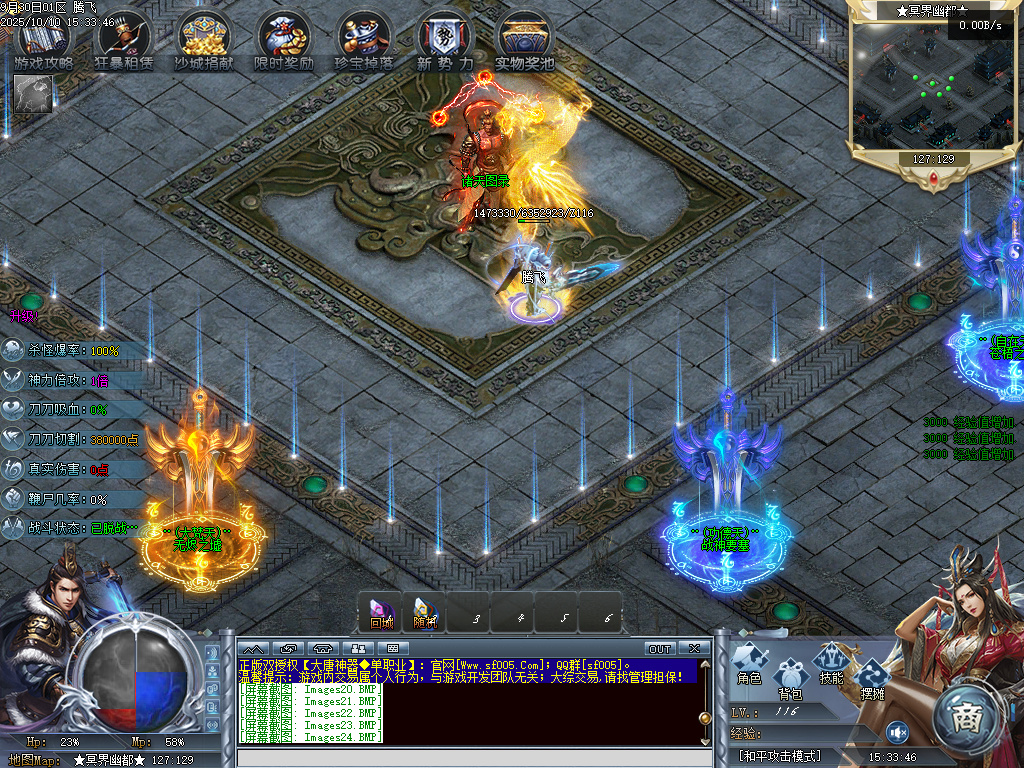1024x768 pixels.
Task: Use the 随机 random teleport hotbar slot
Action: tap(425, 612)
